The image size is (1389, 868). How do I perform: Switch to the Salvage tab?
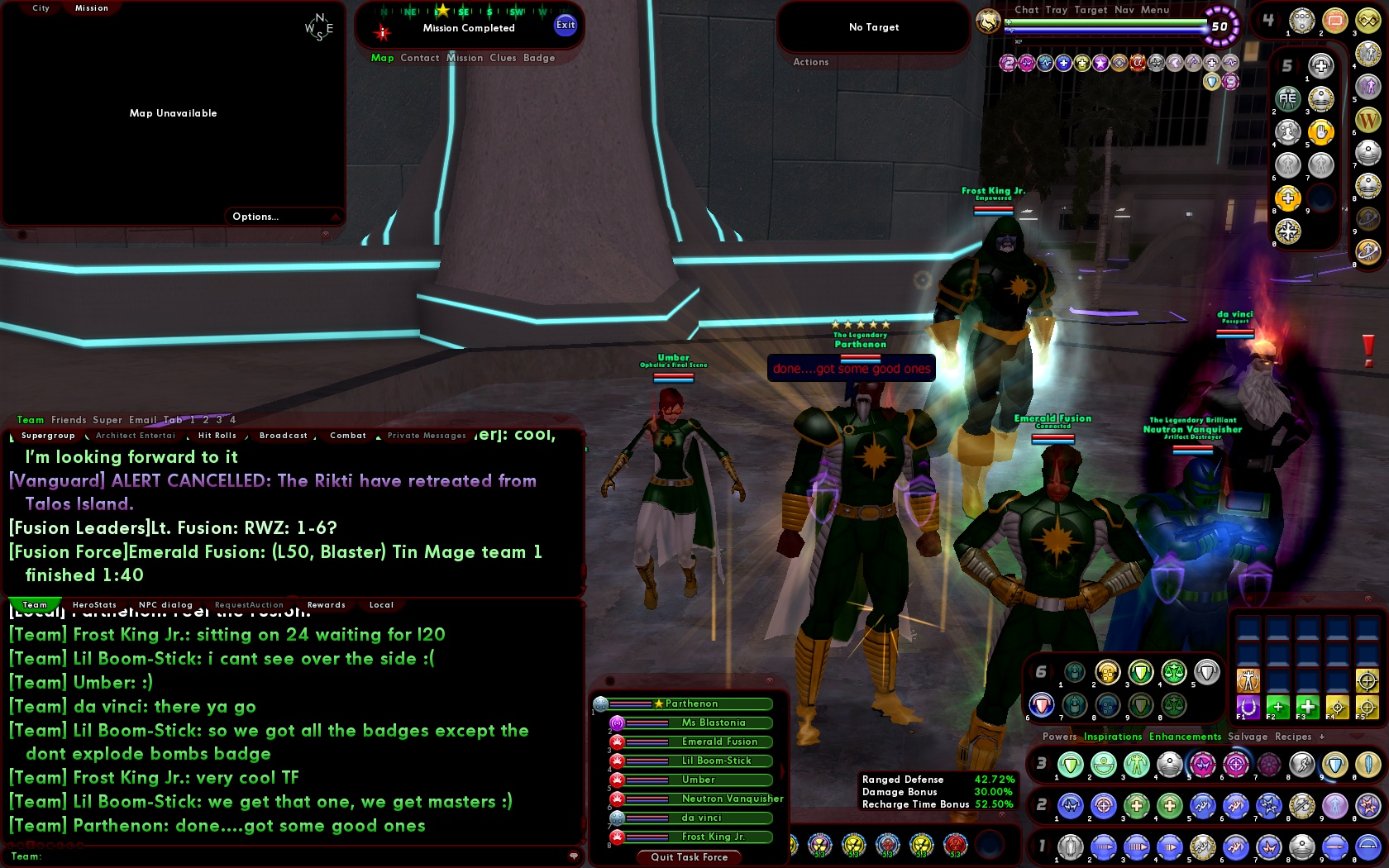click(1248, 737)
